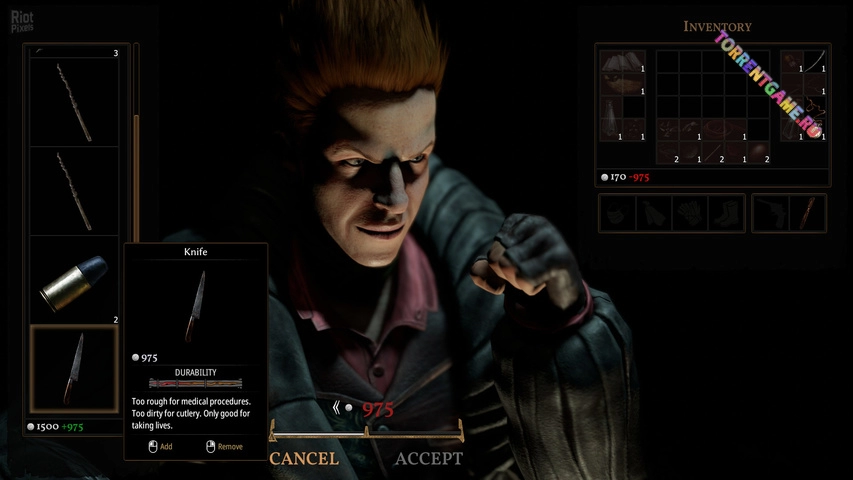Accept the trade offer
Image resolution: width=853 pixels, height=480 pixels.
click(428, 459)
